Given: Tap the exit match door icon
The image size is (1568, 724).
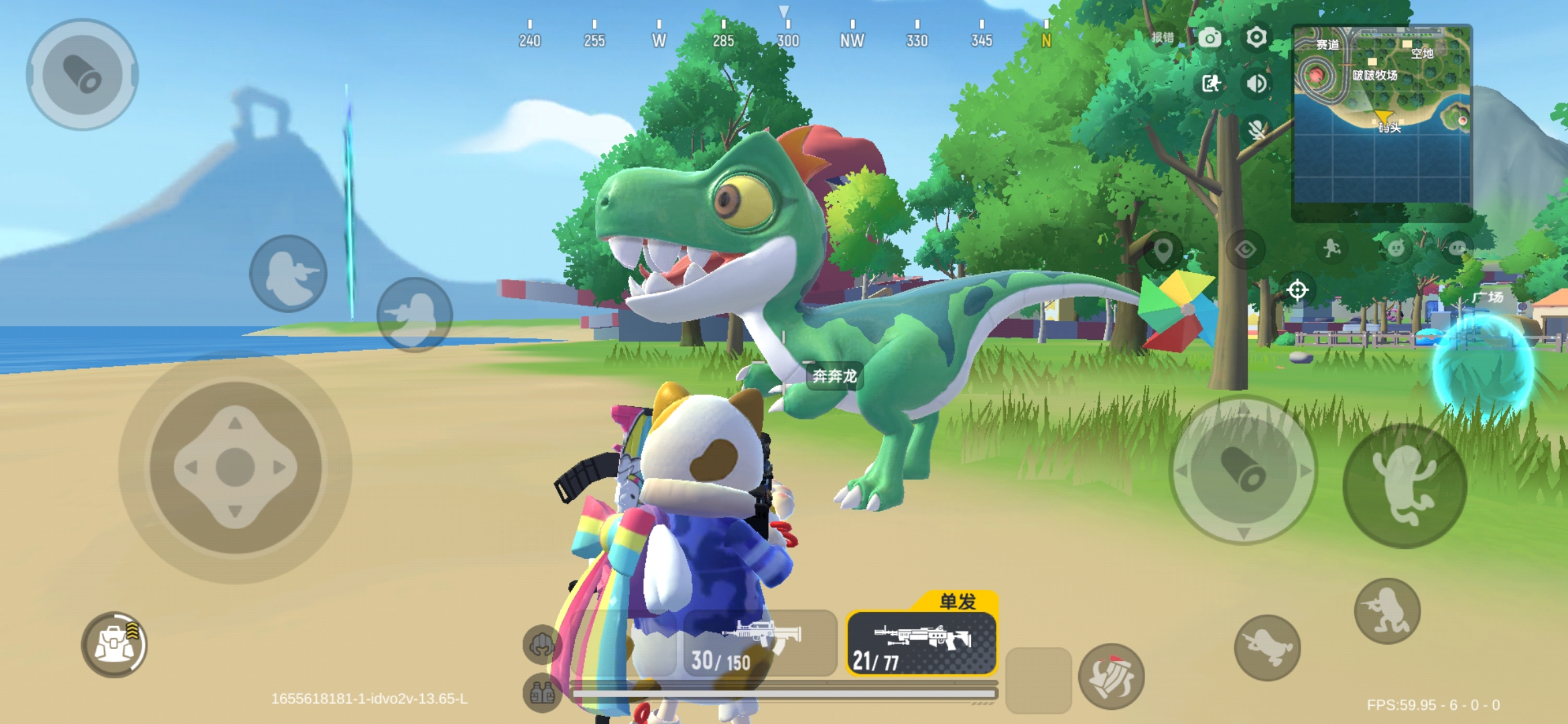Looking at the screenshot, I should click(x=1210, y=84).
